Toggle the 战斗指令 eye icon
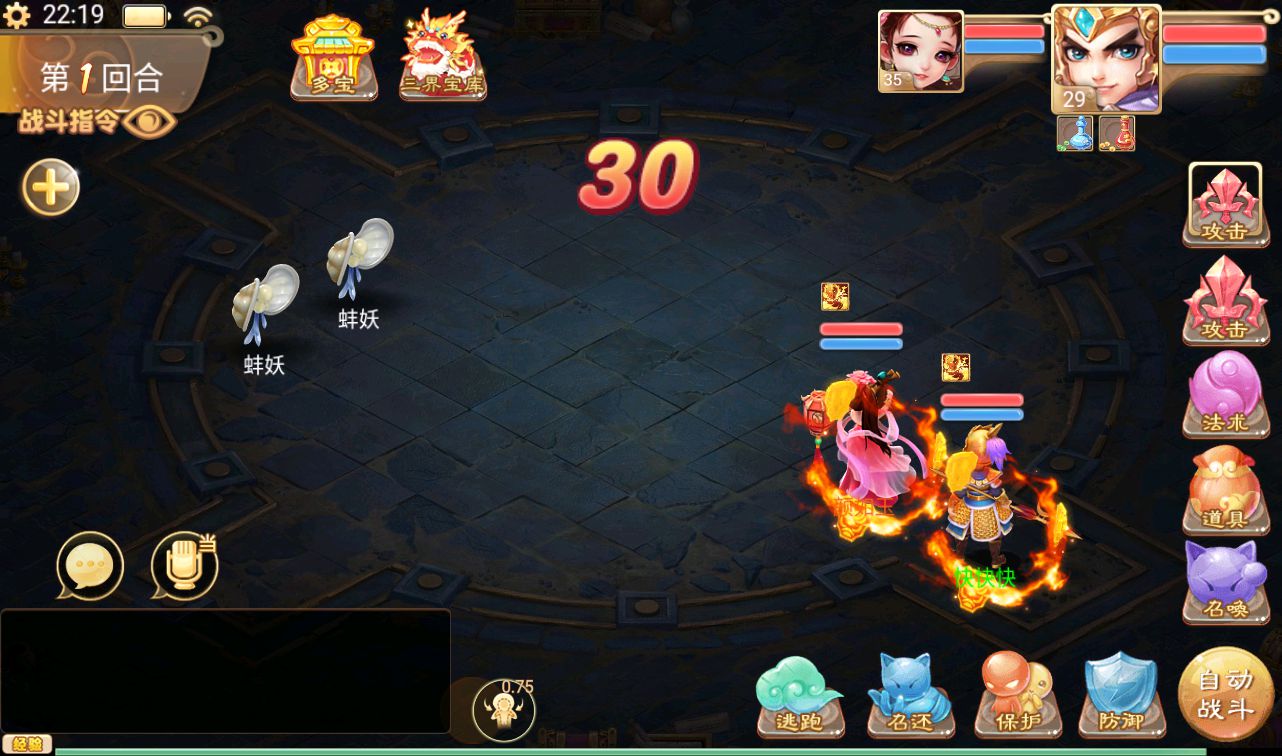1282x756 pixels. pos(155,122)
